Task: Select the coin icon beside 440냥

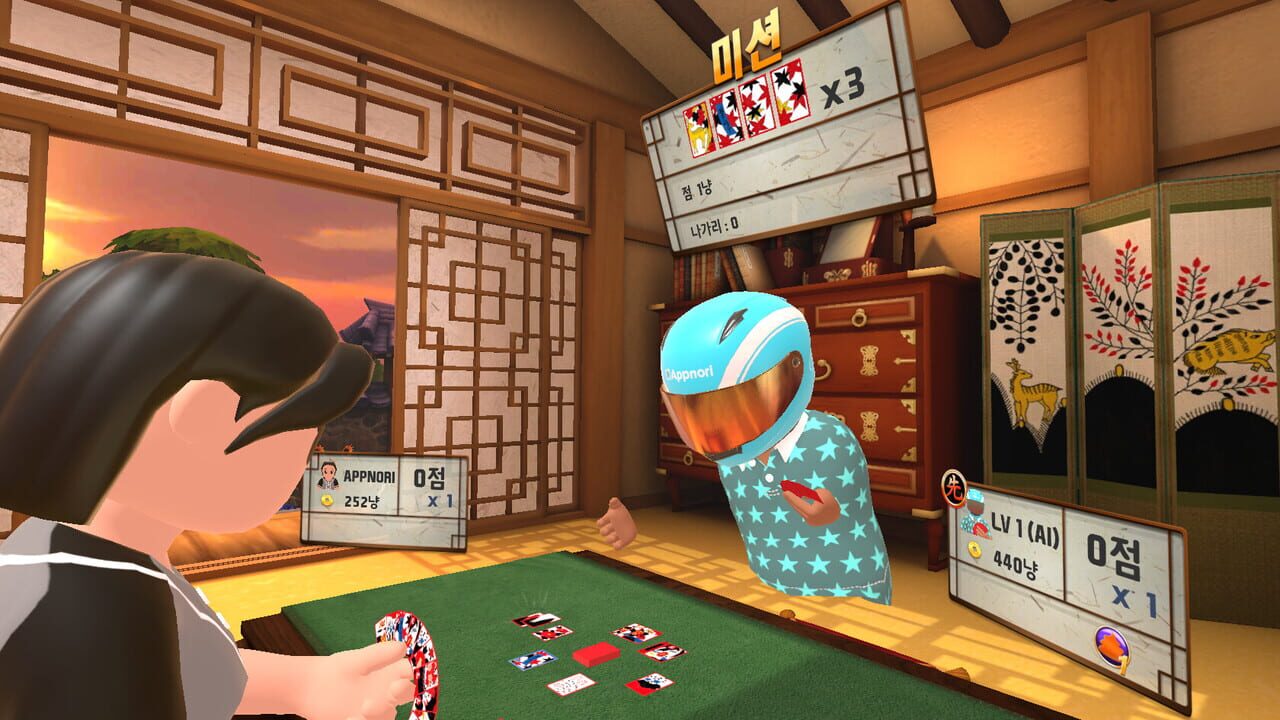Action: (975, 548)
